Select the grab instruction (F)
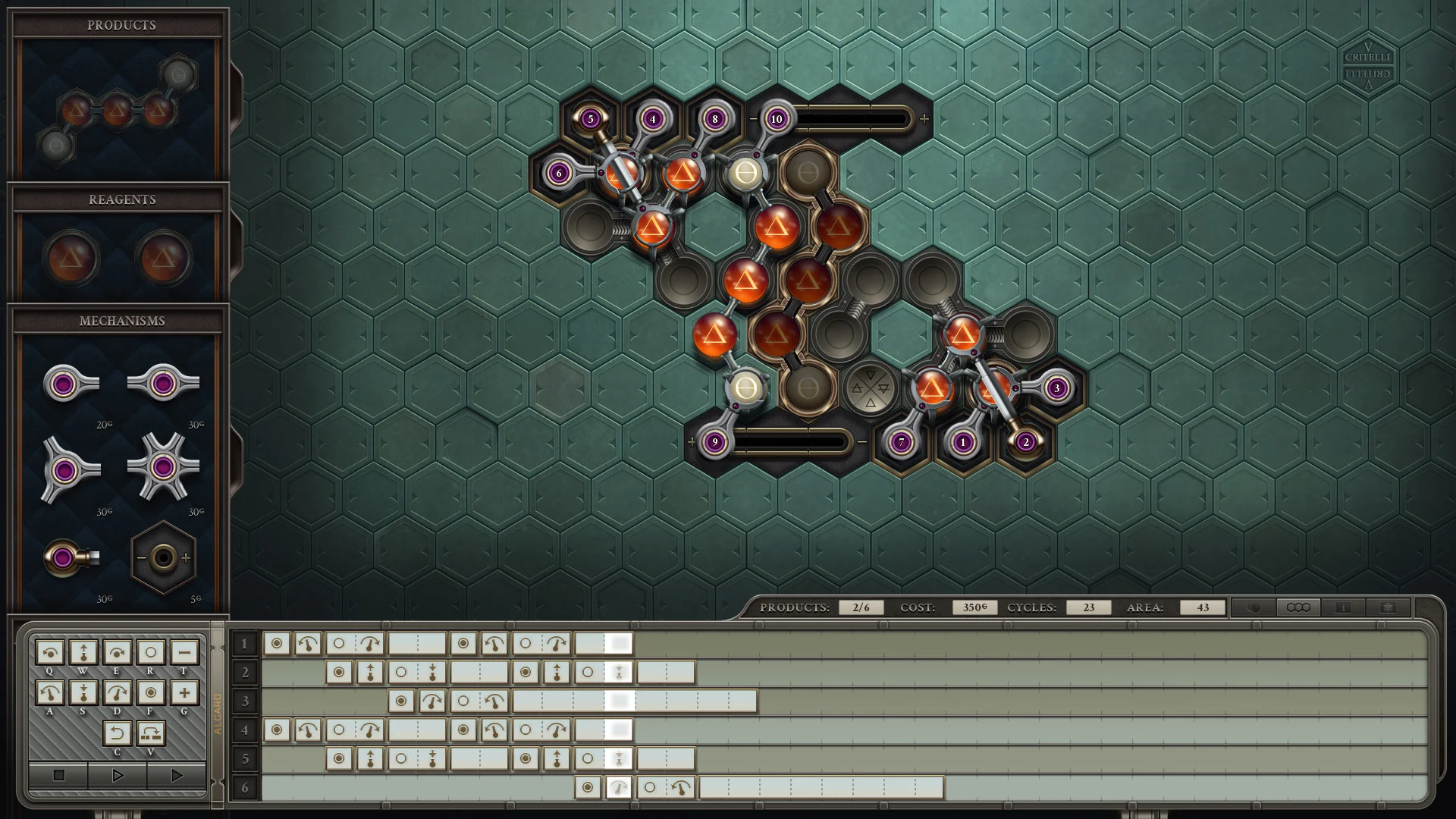The width and height of the screenshot is (1456, 819). [152, 691]
